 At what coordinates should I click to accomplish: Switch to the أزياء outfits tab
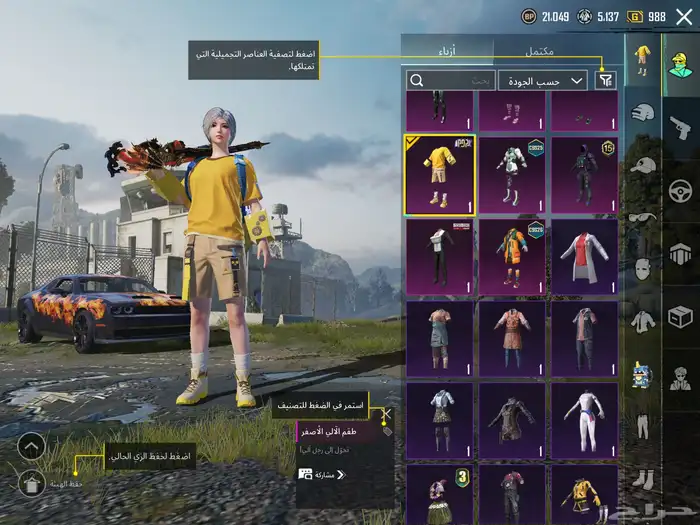pyautogui.click(x=447, y=50)
